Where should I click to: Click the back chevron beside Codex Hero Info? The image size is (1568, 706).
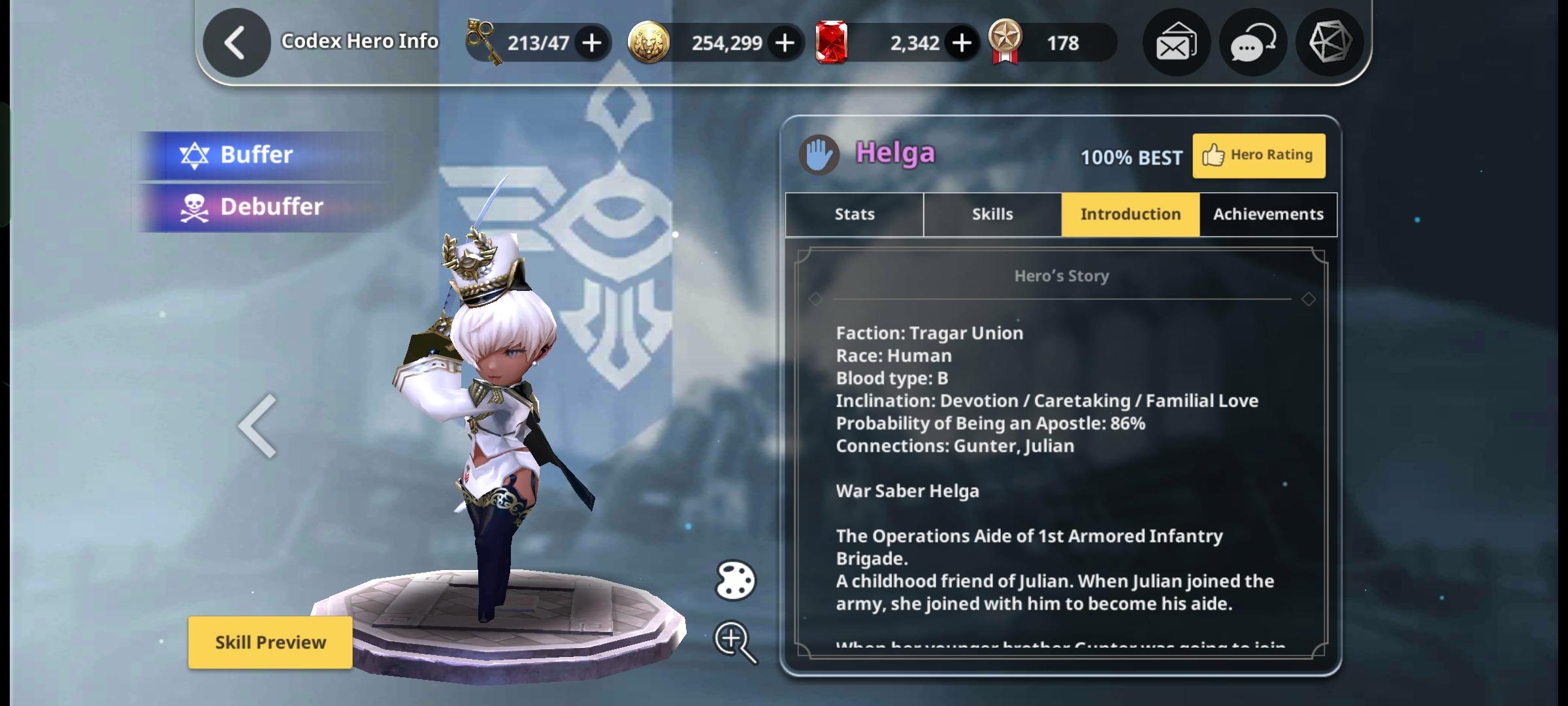237,42
